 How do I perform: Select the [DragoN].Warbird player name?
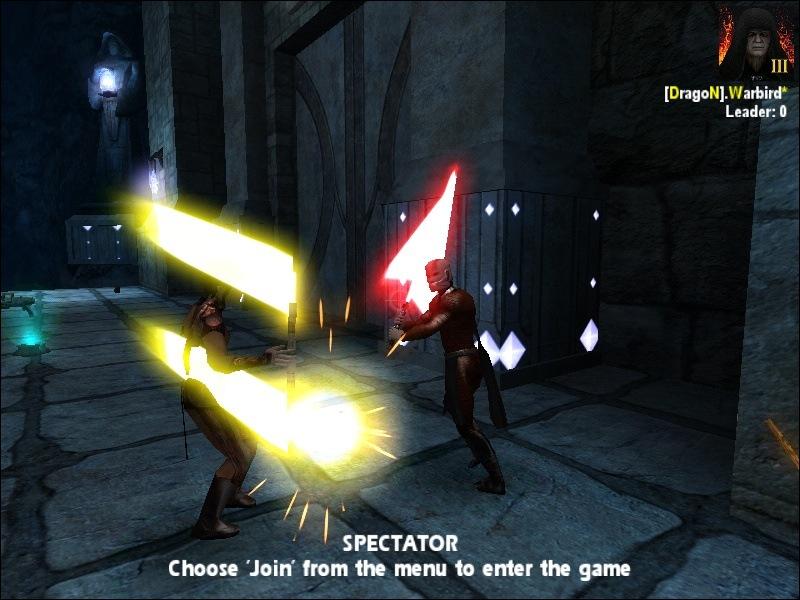click(725, 93)
